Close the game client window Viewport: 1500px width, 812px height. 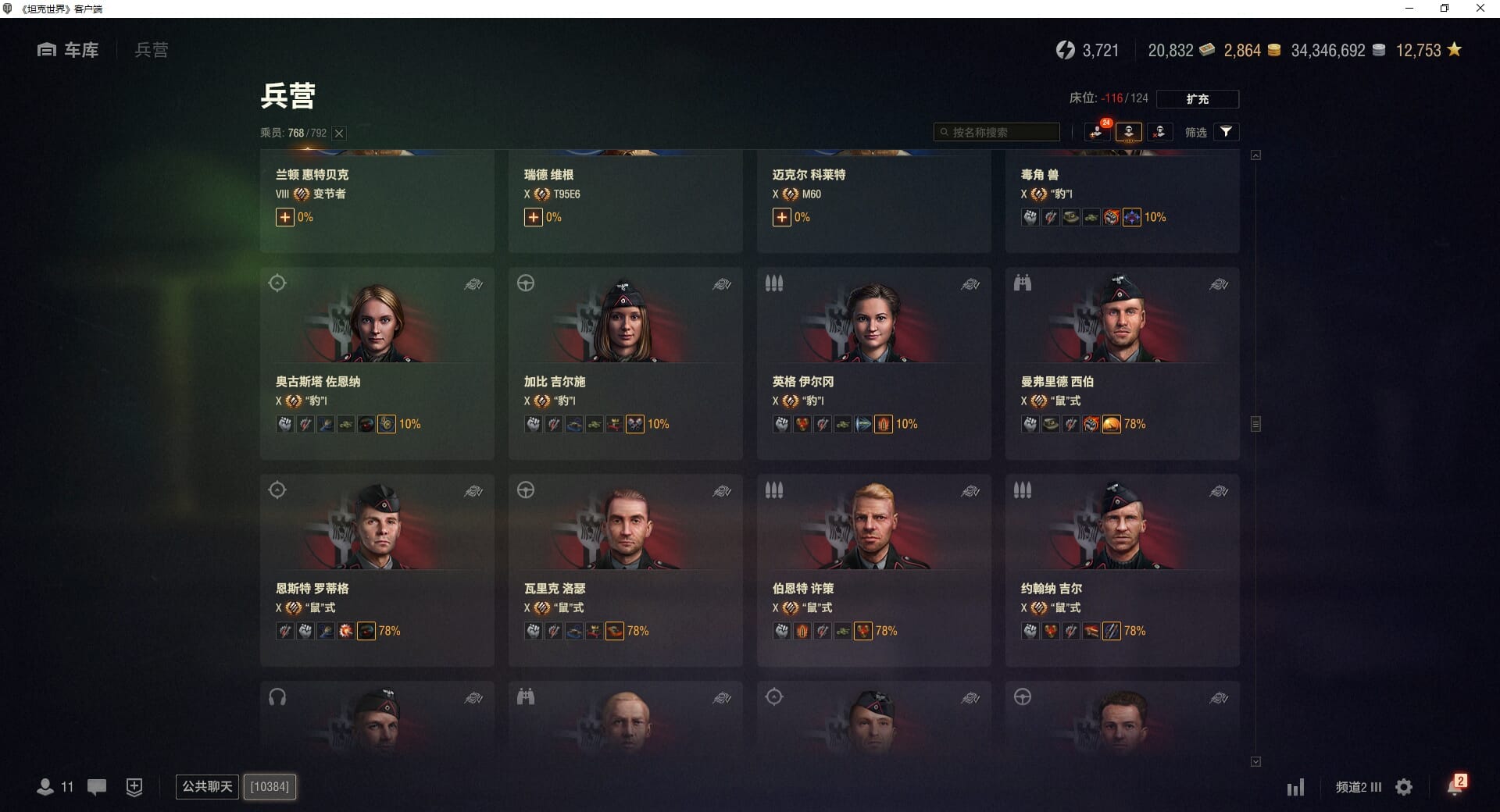tap(1480, 9)
